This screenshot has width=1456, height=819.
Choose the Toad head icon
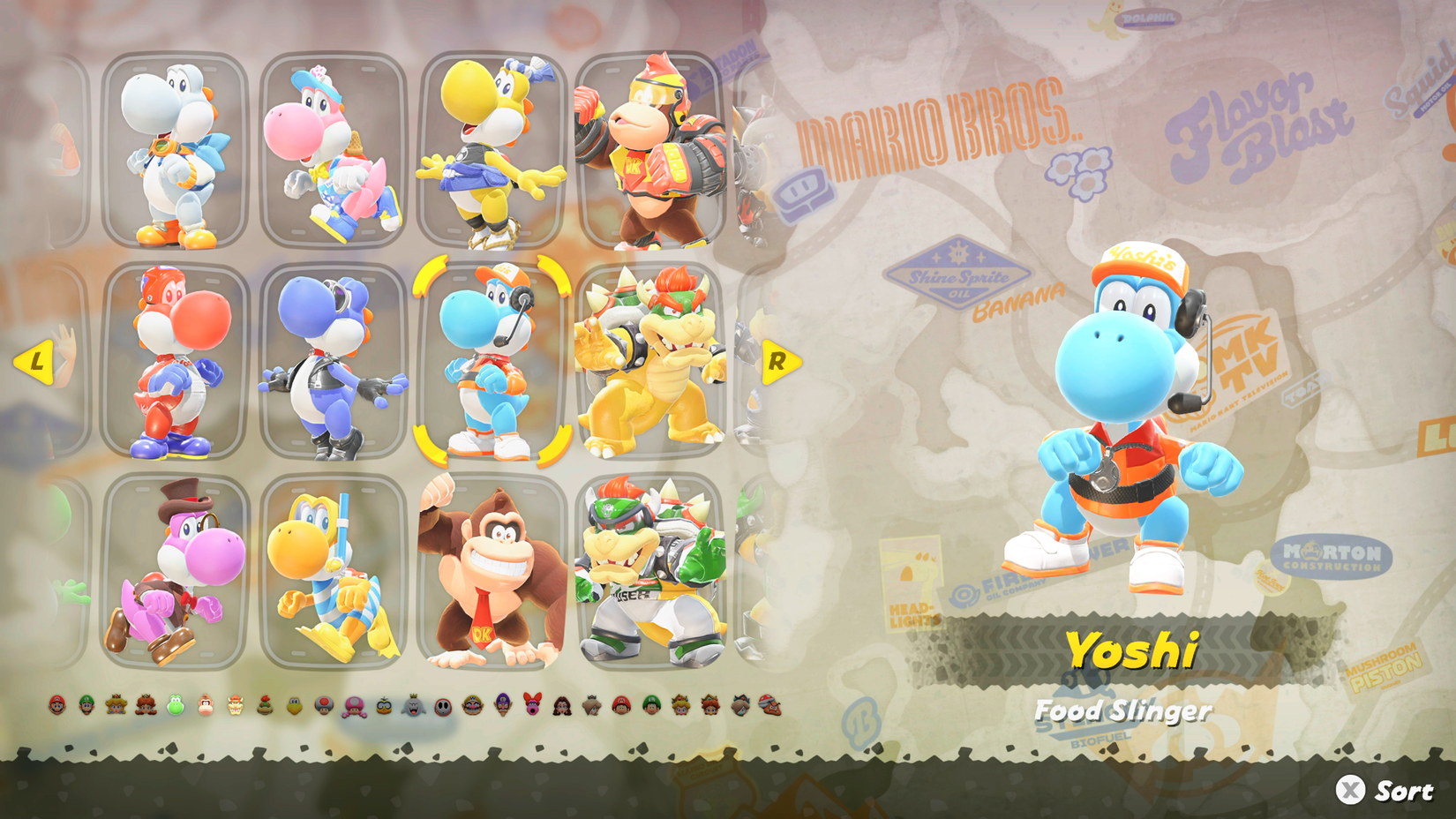point(323,703)
